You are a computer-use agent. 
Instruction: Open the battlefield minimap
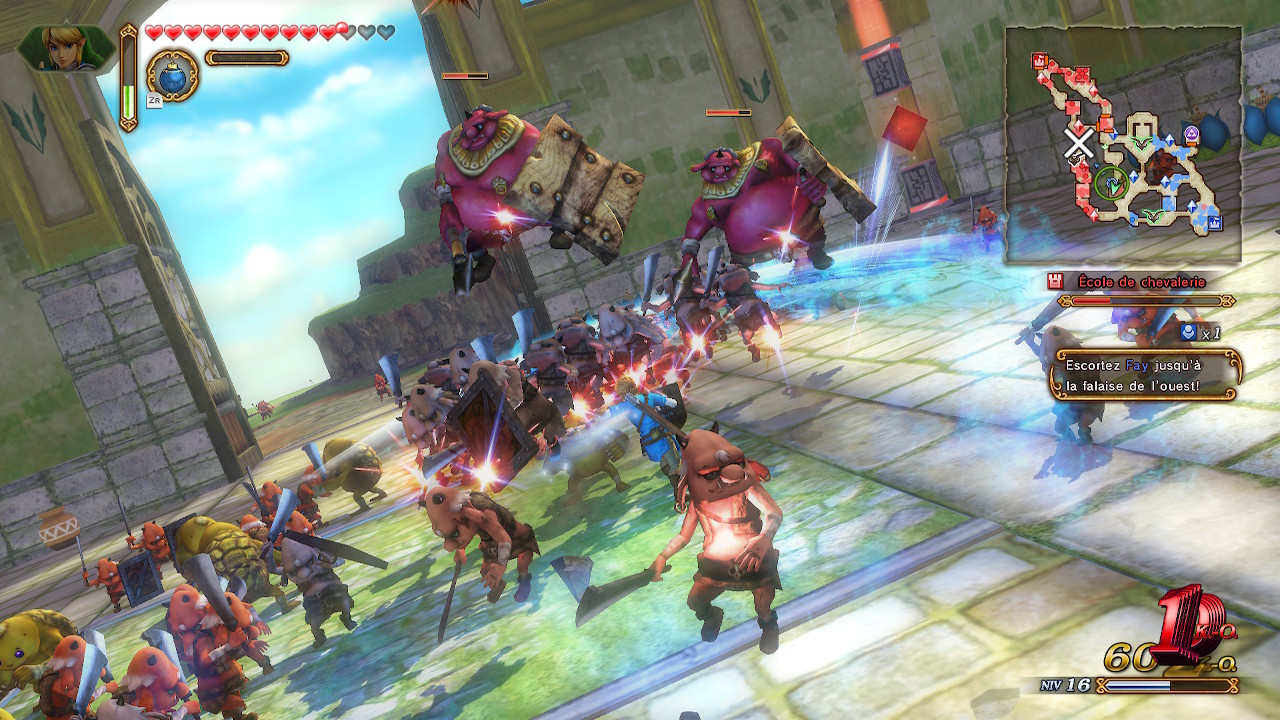pos(1123,145)
